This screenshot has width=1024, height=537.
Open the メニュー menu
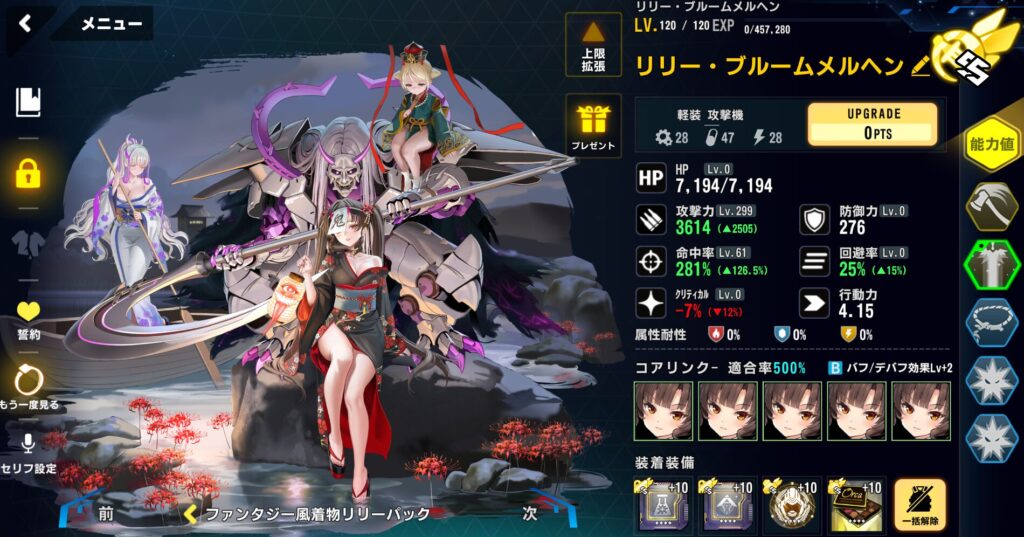click(110, 24)
